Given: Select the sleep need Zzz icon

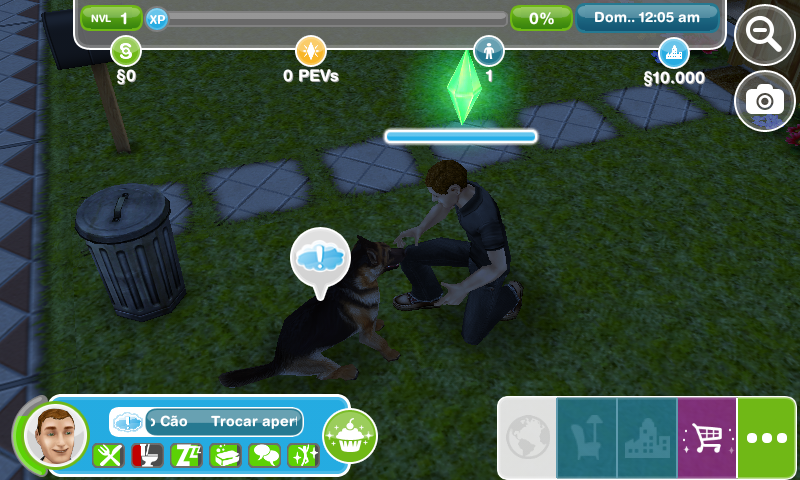Looking at the screenshot, I should point(186,456).
